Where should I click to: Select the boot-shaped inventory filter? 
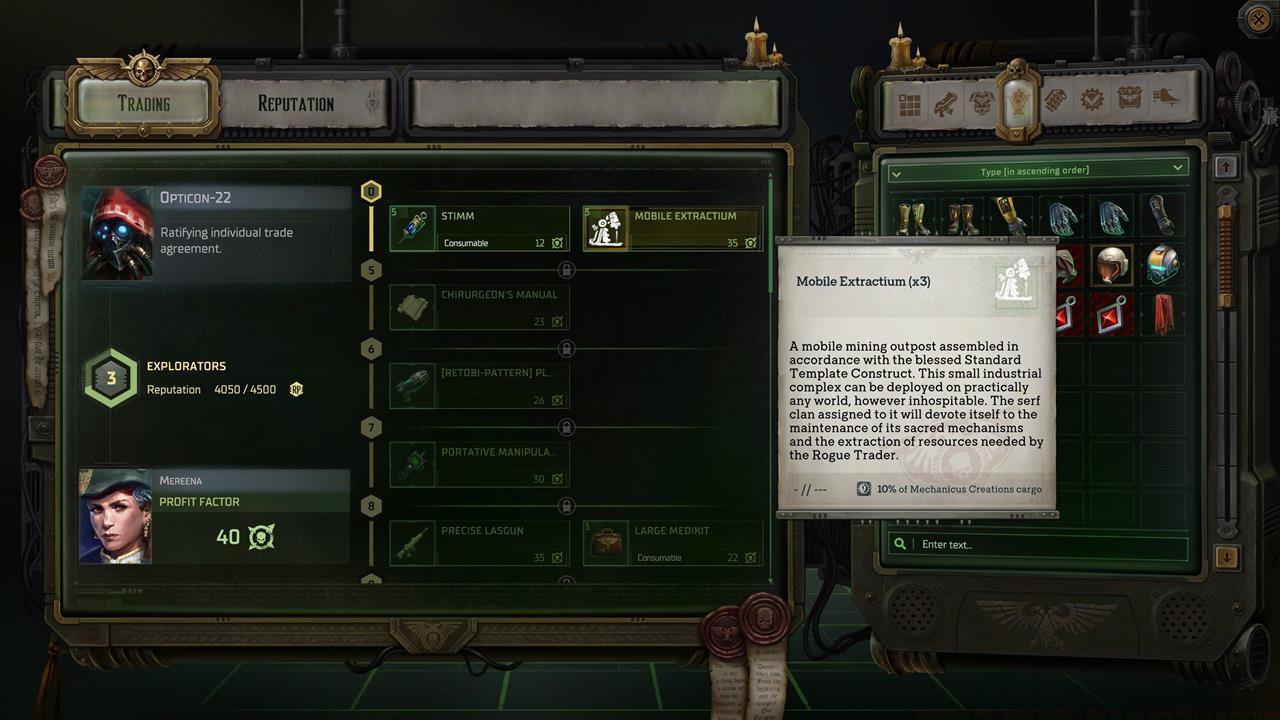[x=1166, y=99]
